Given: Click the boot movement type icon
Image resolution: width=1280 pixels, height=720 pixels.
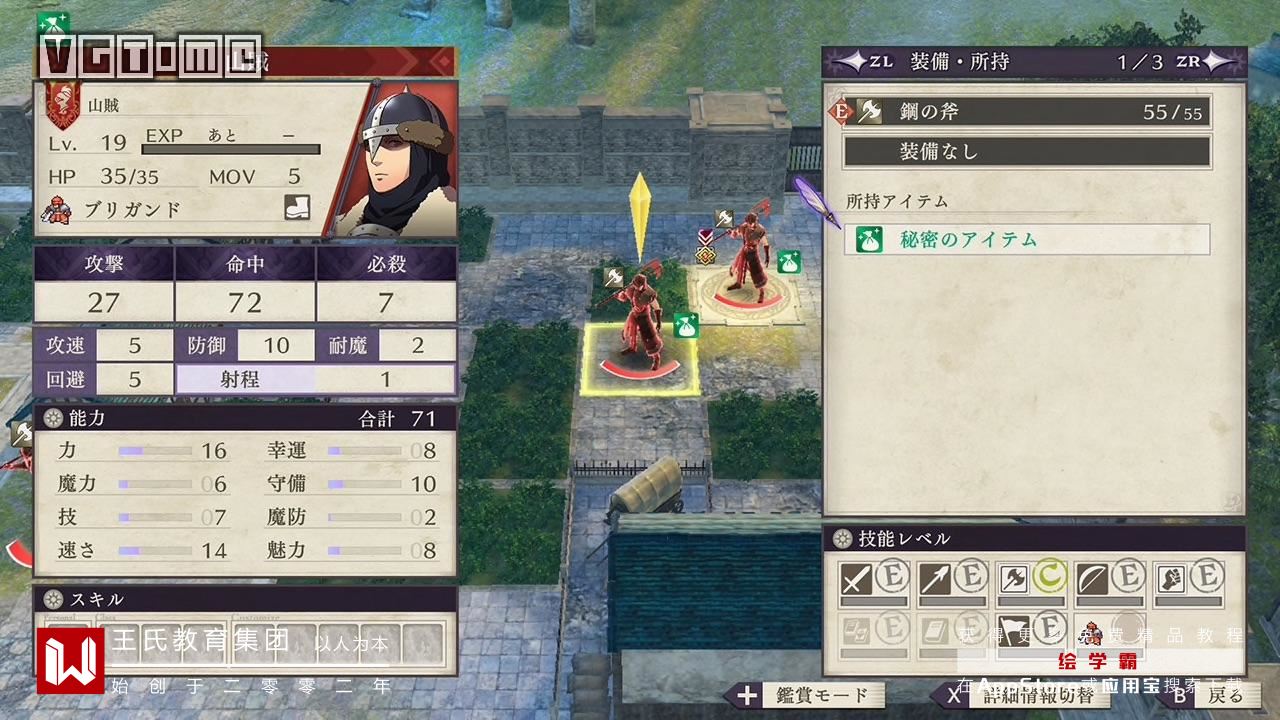Looking at the screenshot, I should coord(297,208).
